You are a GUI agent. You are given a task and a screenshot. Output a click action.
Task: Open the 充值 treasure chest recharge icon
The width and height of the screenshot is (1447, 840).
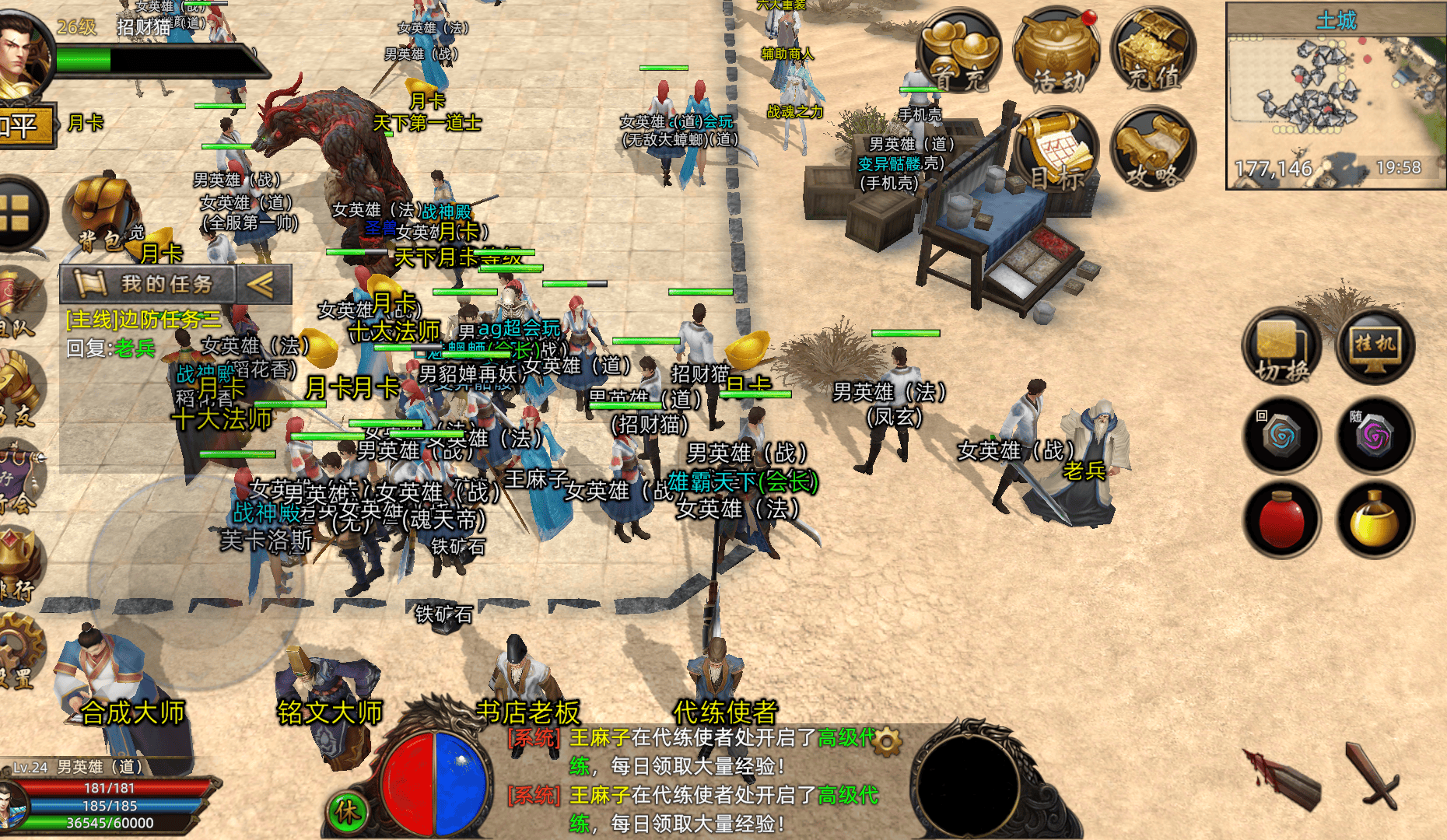click(x=1154, y=53)
